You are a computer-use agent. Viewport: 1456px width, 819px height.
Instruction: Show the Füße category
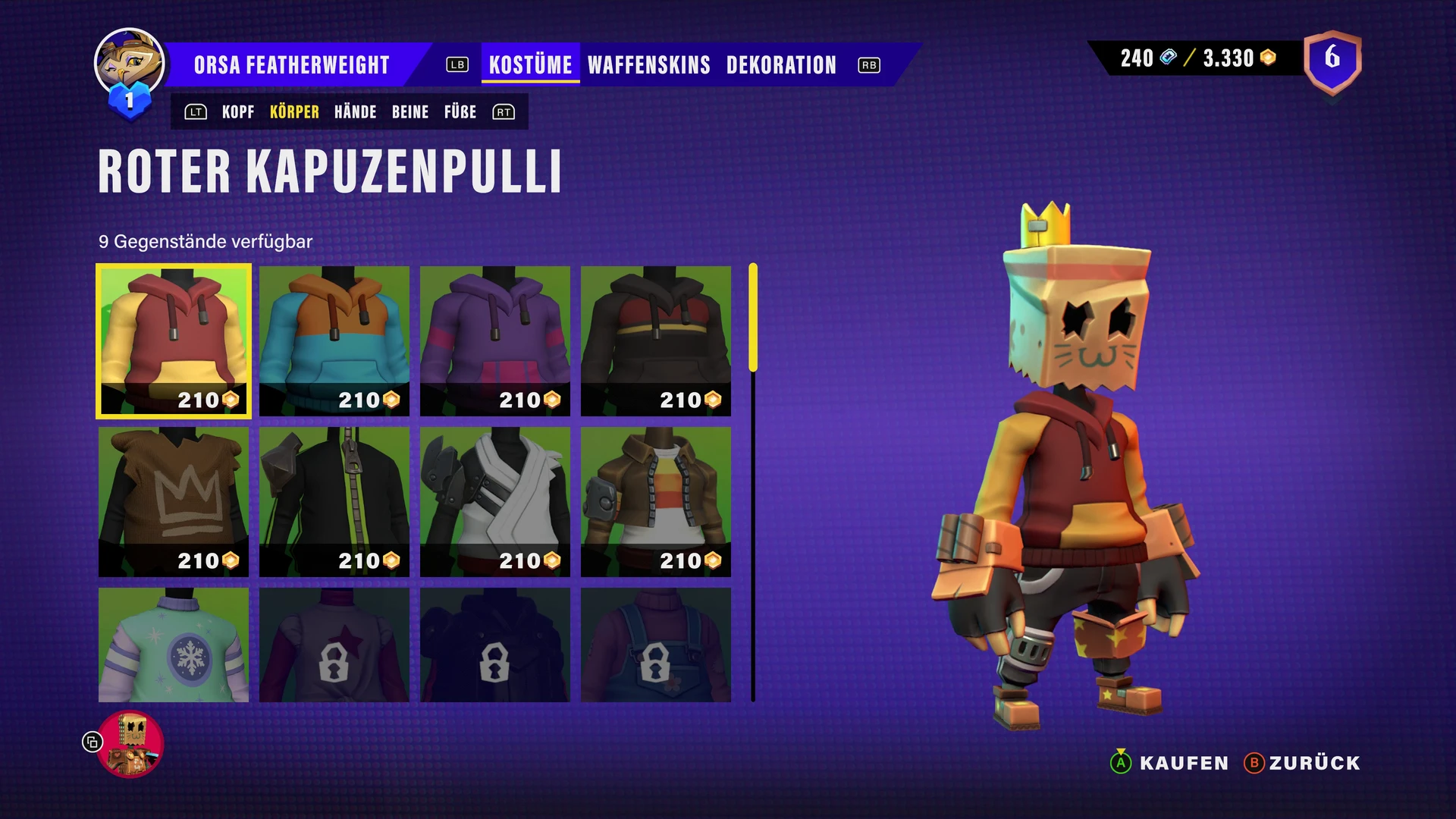(x=460, y=112)
